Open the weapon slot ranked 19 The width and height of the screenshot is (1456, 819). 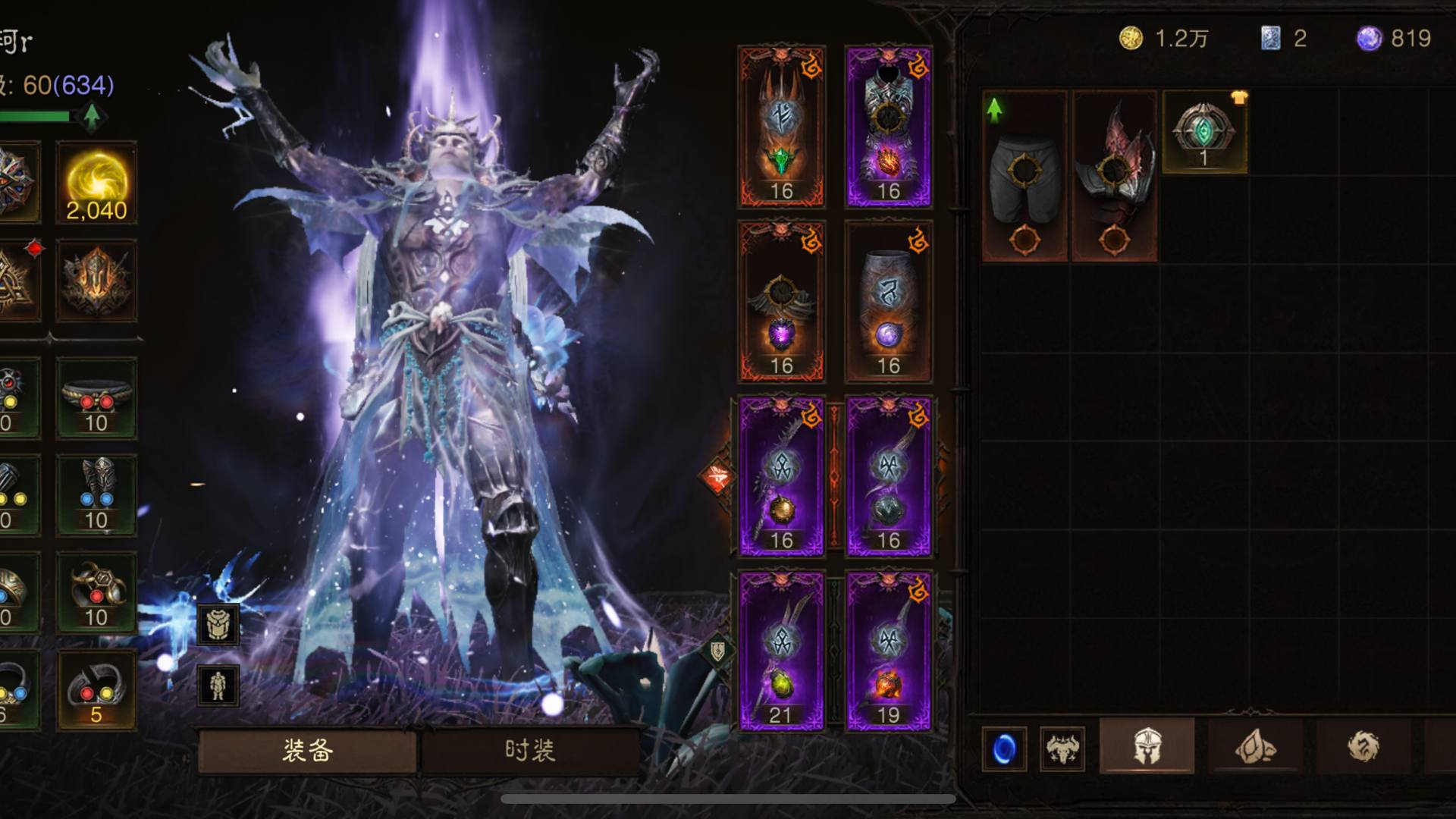[x=889, y=651]
